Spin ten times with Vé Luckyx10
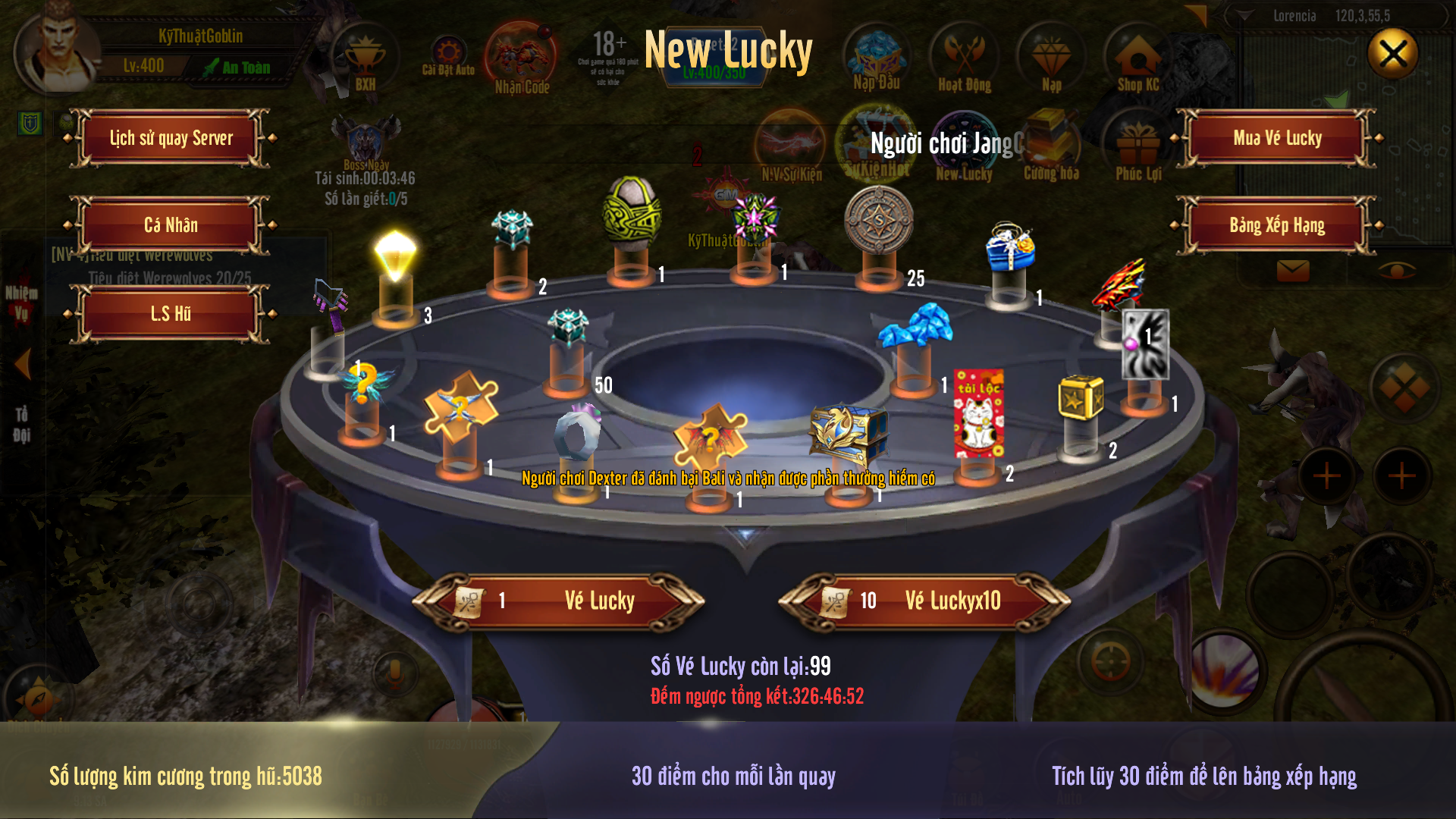The height and width of the screenshot is (819, 1456). tap(924, 601)
